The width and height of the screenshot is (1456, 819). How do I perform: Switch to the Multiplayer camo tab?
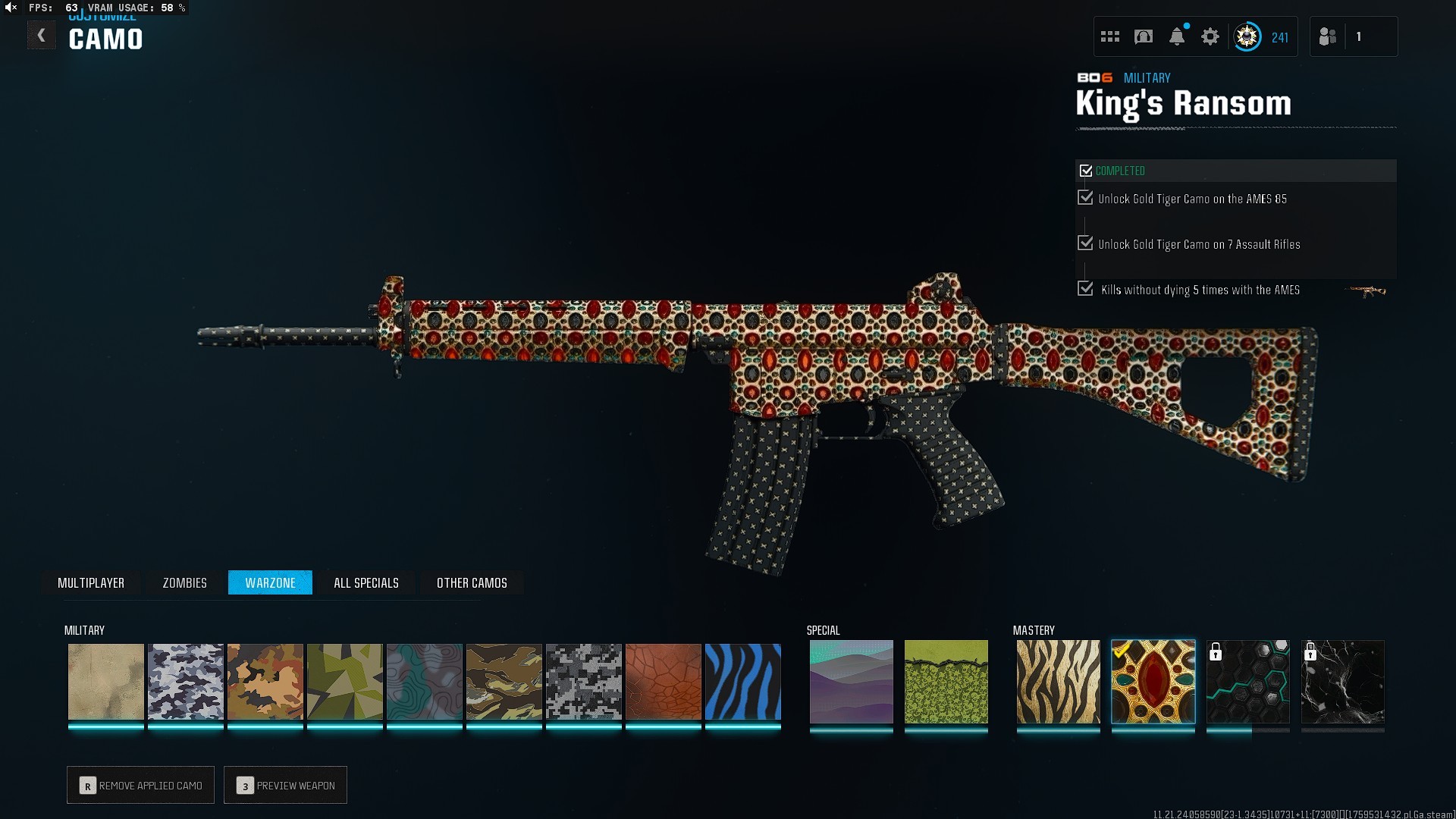[91, 582]
